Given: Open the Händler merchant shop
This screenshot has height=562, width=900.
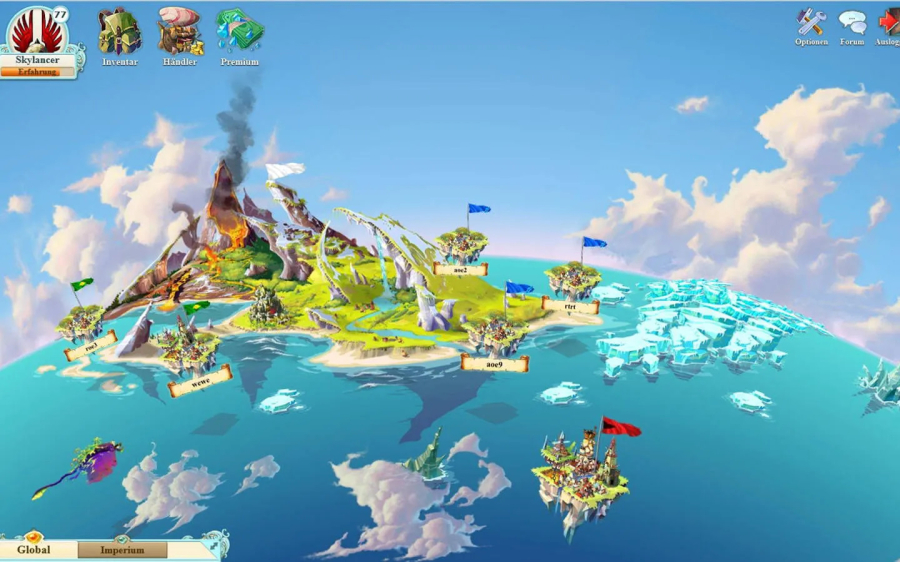Looking at the screenshot, I should [179, 34].
